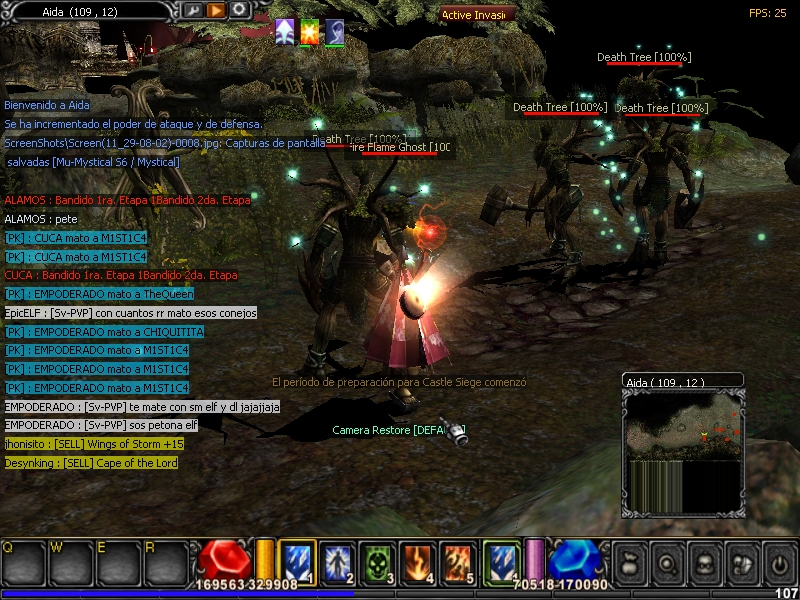The height and width of the screenshot is (600, 800).
Task: Click the magnifying glass menu icon
Action: point(667,561)
